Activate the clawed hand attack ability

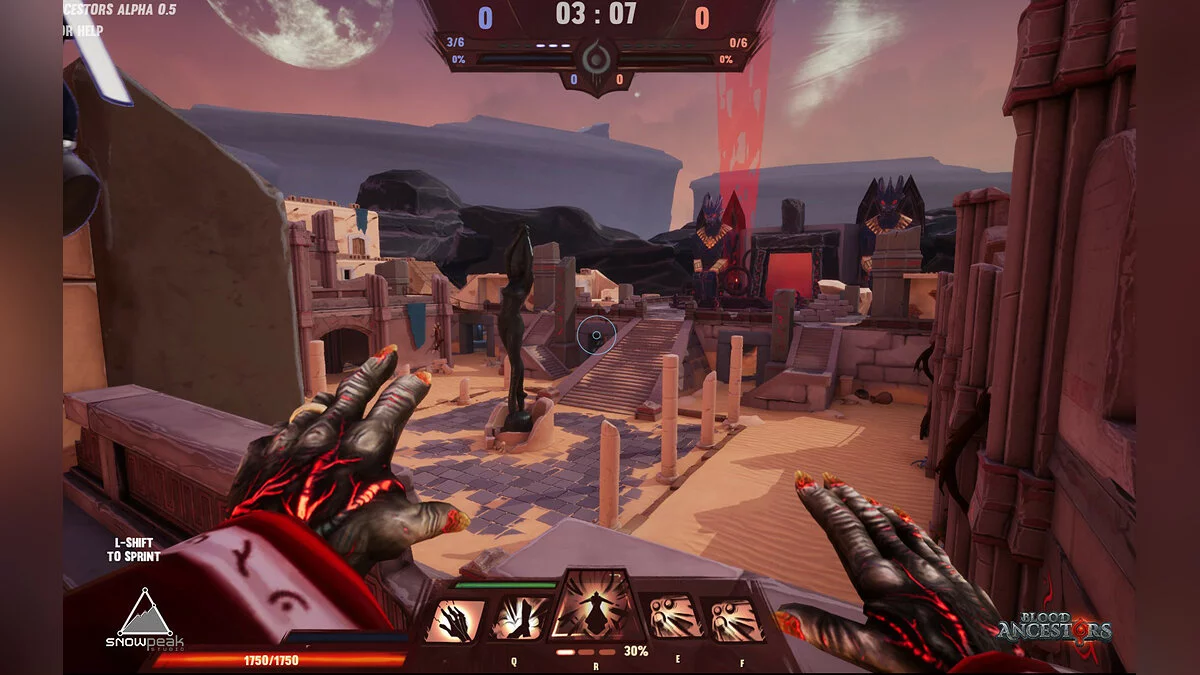pyautogui.click(x=455, y=620)
